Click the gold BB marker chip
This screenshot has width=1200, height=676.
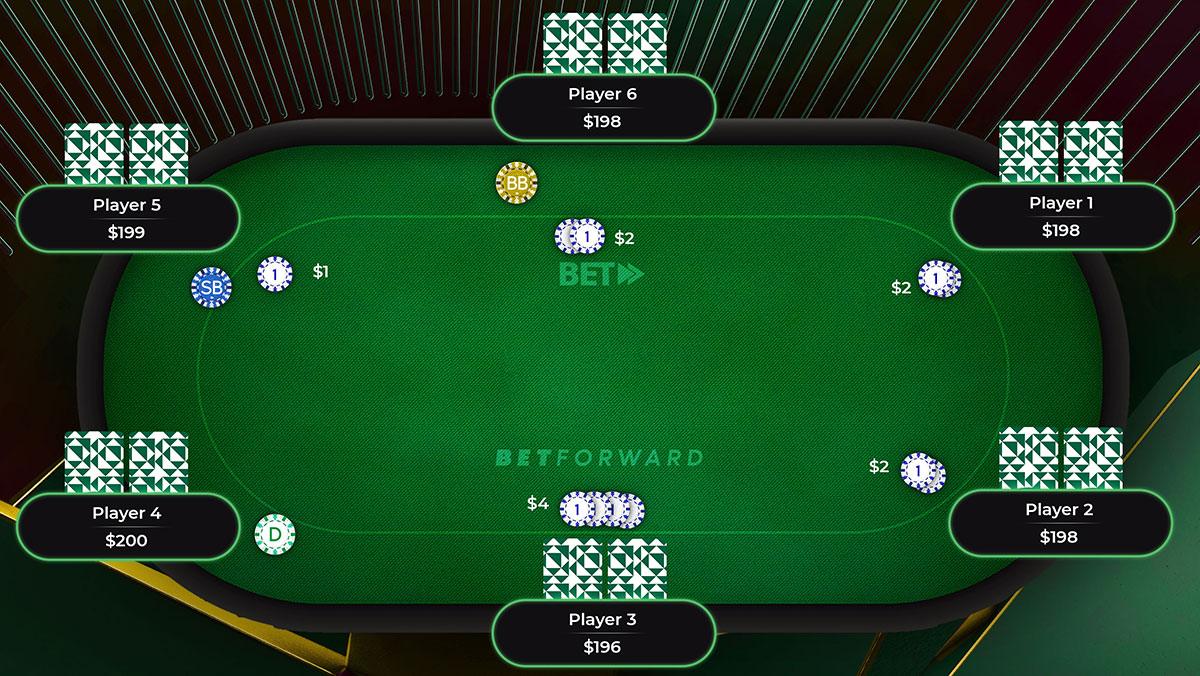[516, 183]
